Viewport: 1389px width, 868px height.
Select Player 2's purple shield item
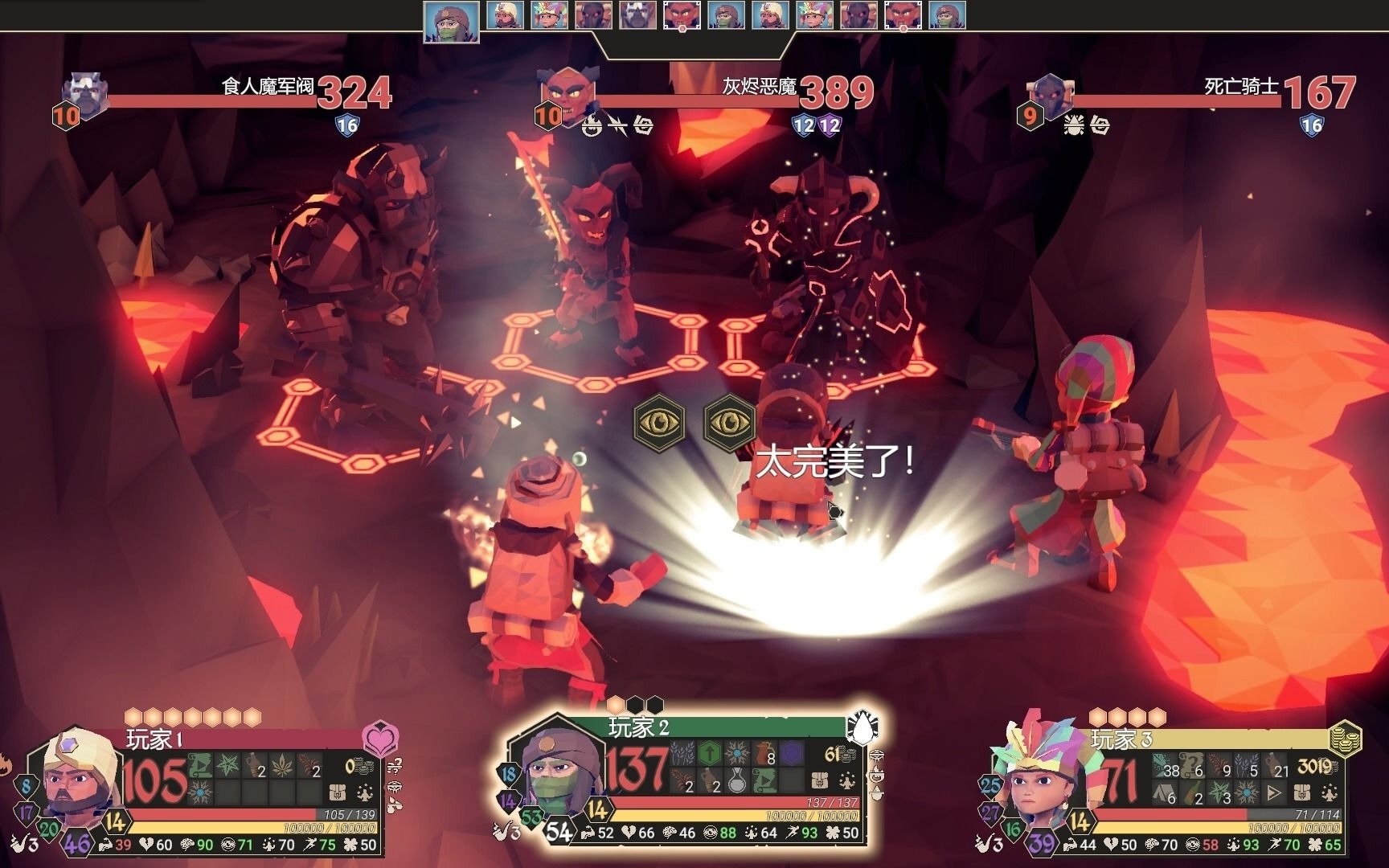click(793, 753)
